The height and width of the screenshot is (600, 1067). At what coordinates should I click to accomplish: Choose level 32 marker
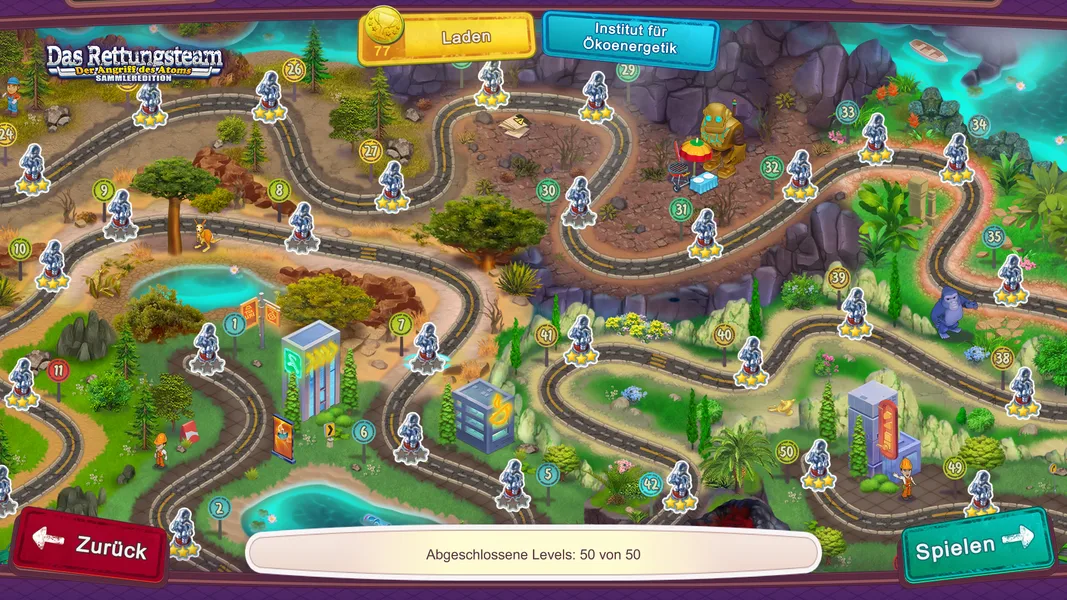coord(771,167)
